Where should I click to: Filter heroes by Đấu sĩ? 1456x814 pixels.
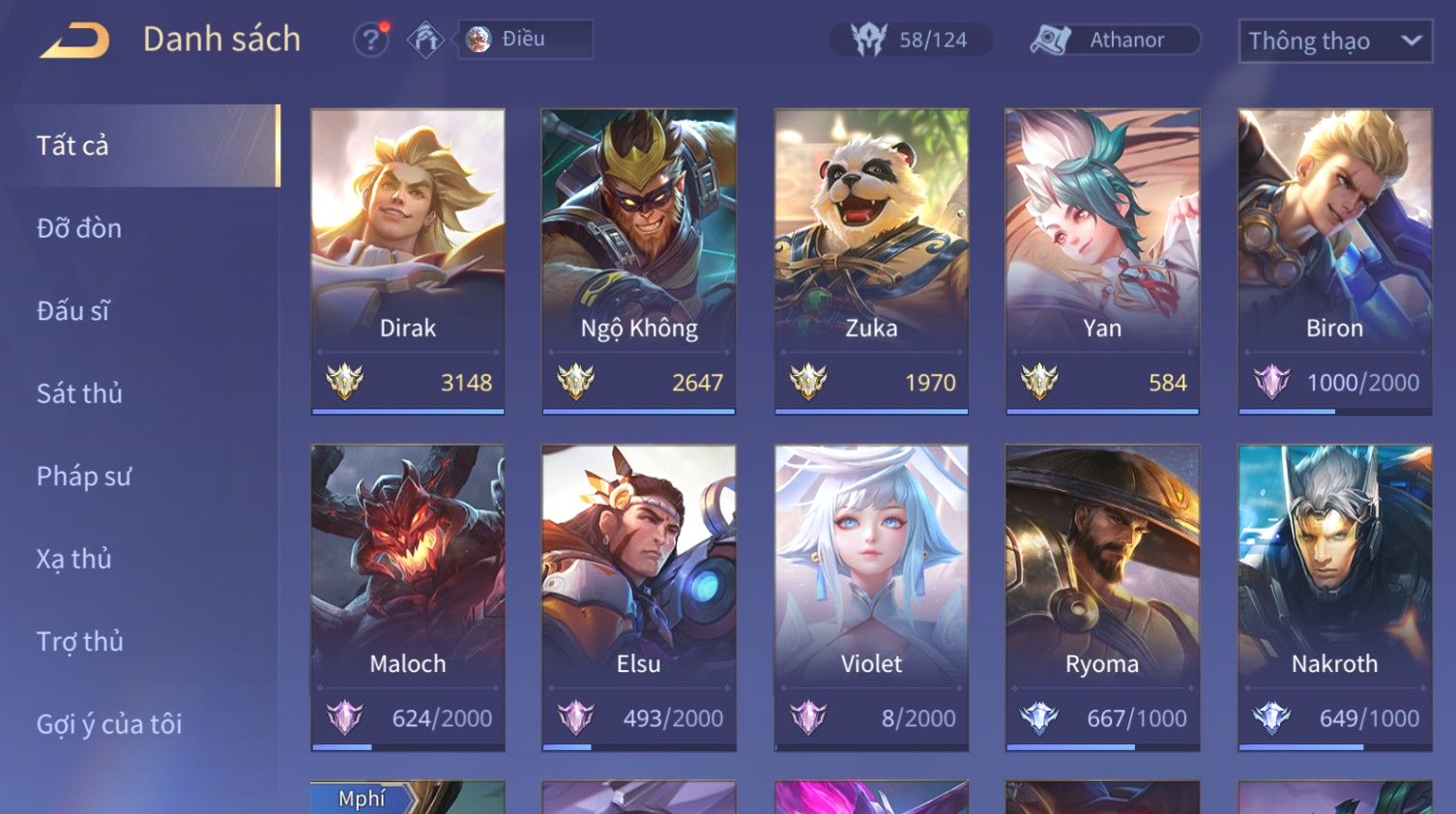coord(73,311)
